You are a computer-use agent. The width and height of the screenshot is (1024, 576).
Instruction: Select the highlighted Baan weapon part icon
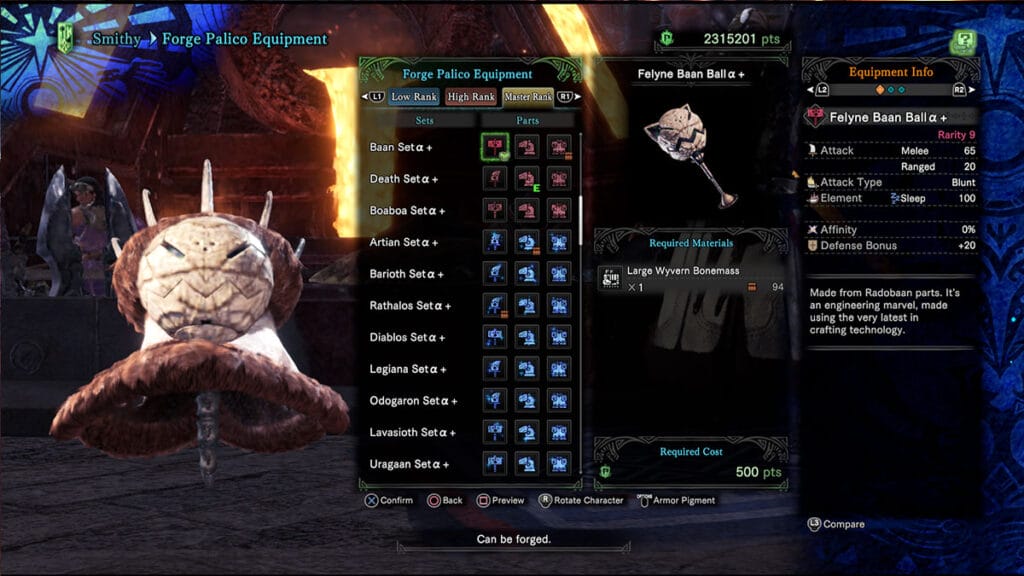tap(495, 147)
